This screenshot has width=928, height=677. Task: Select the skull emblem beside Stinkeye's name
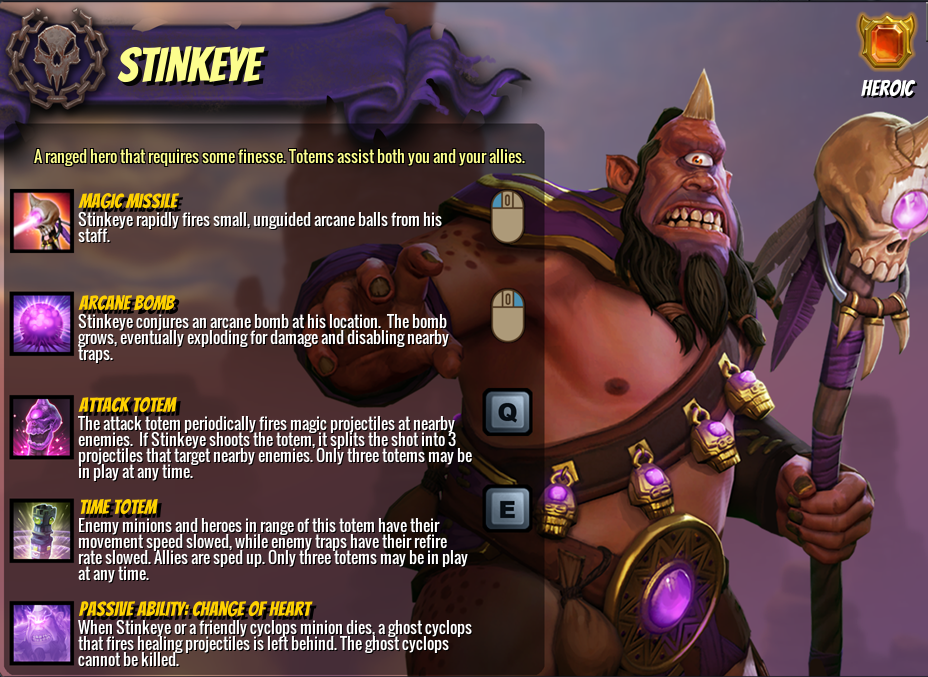tap(54, 57)
